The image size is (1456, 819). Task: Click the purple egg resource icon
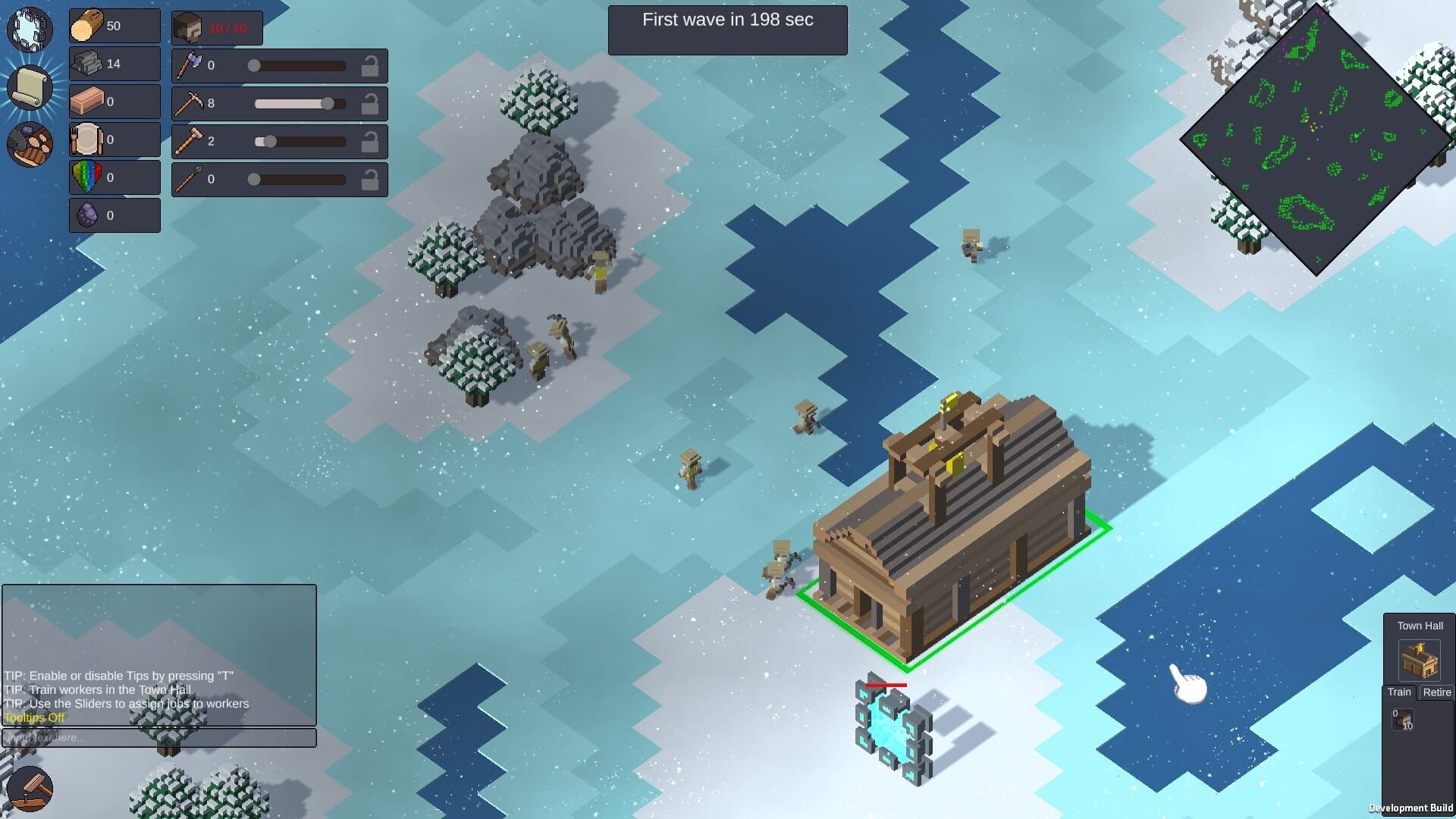pyautogui.click(x=86, y=215)
